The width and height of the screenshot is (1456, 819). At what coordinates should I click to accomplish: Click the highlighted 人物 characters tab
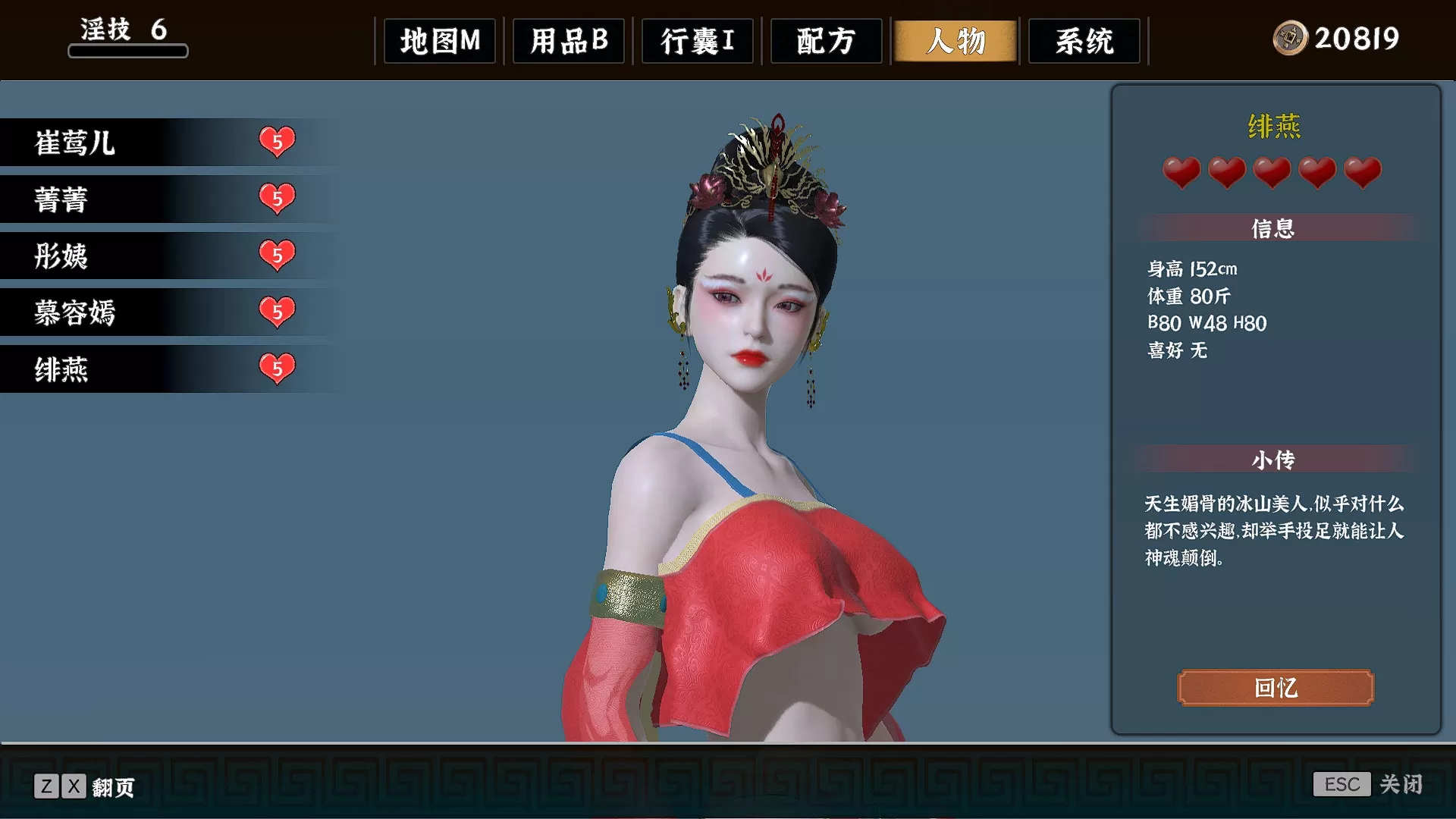[955, 41]
